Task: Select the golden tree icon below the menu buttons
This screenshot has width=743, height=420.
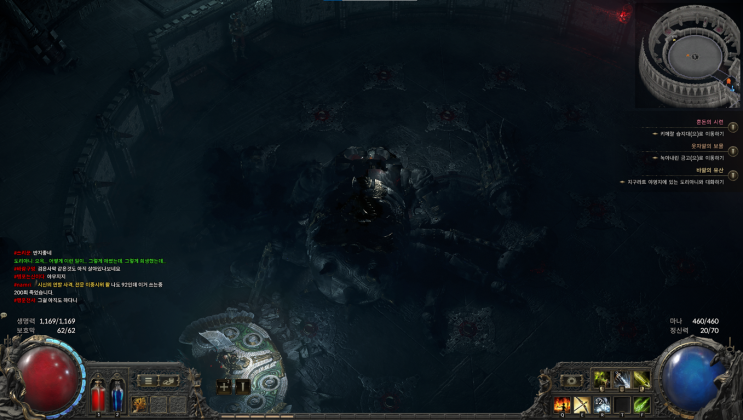Action: (x=139, y=403)
